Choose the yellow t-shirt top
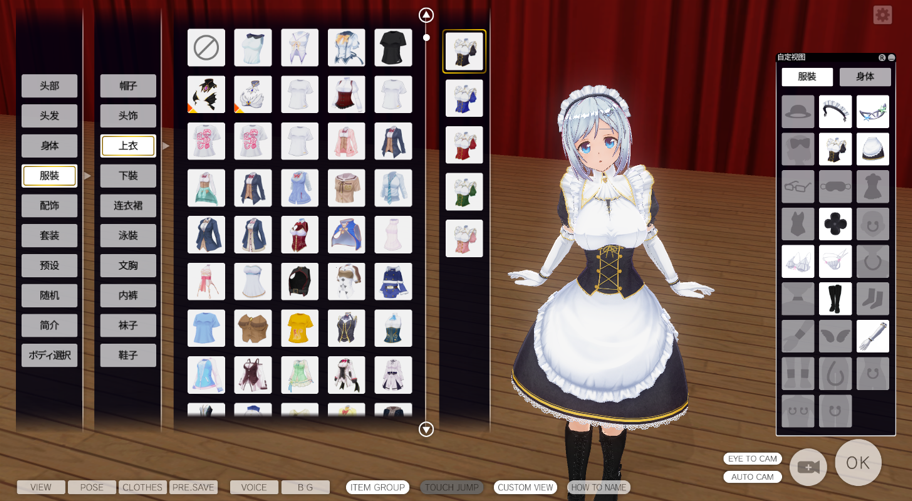912x501 pixels. pos(299,328)
